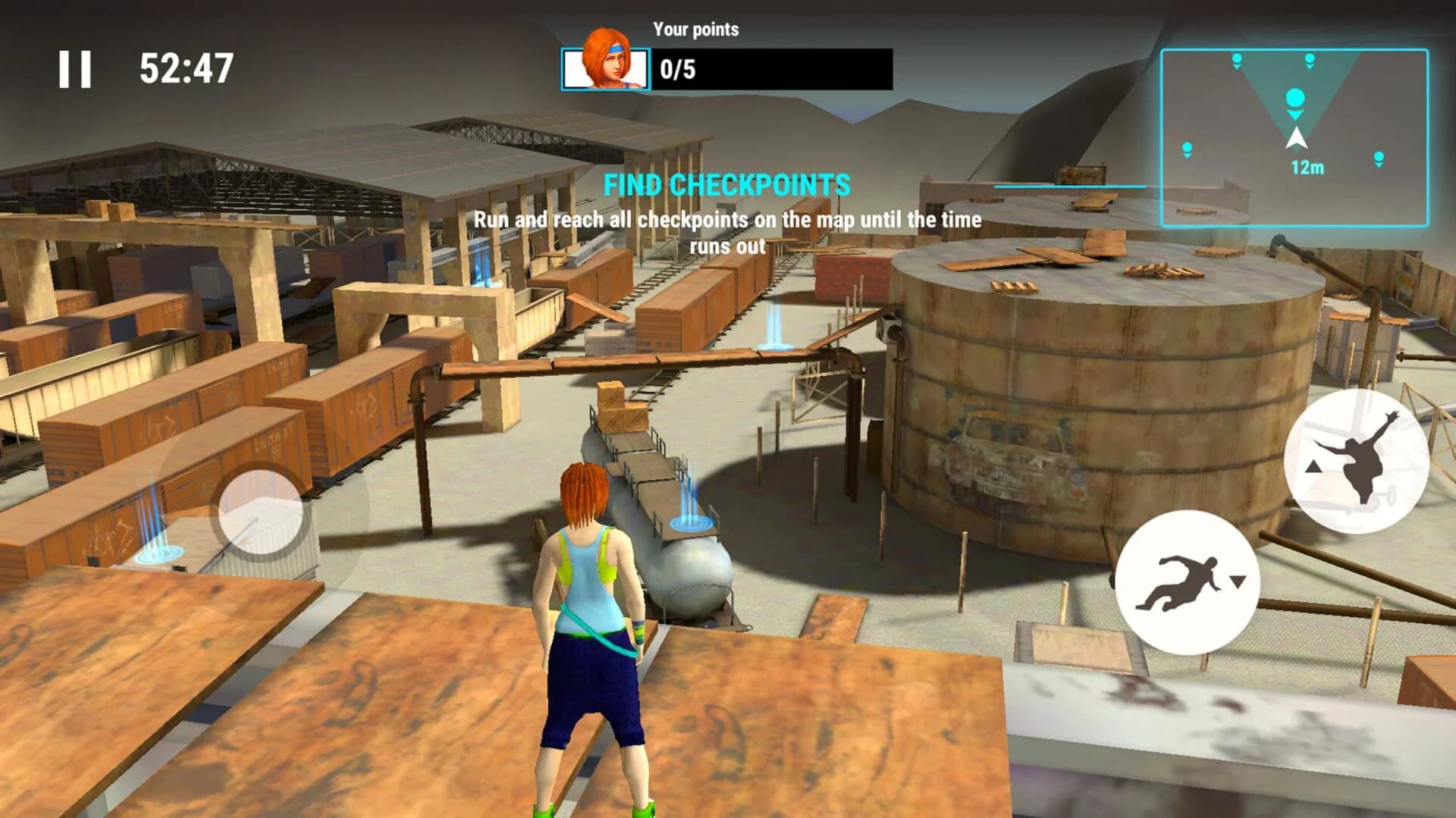
Task: Select the FIND CHECKPOINTS objective header
Action: pos(726,184)
